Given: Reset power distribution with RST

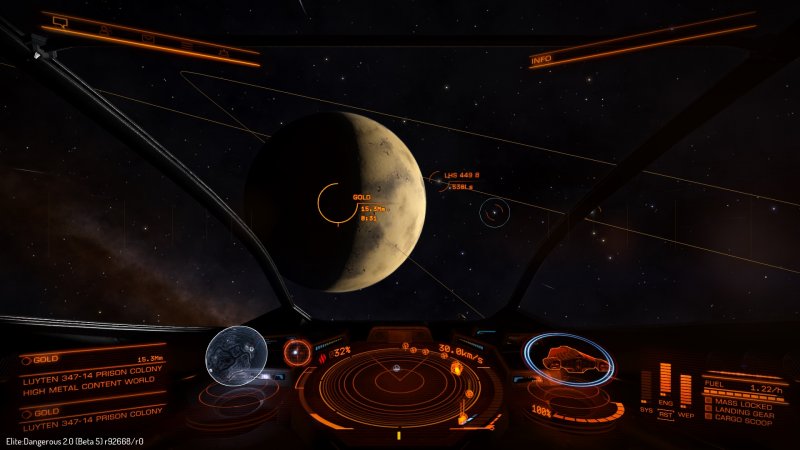Looking at the screenshot, I should pos(664,416).
